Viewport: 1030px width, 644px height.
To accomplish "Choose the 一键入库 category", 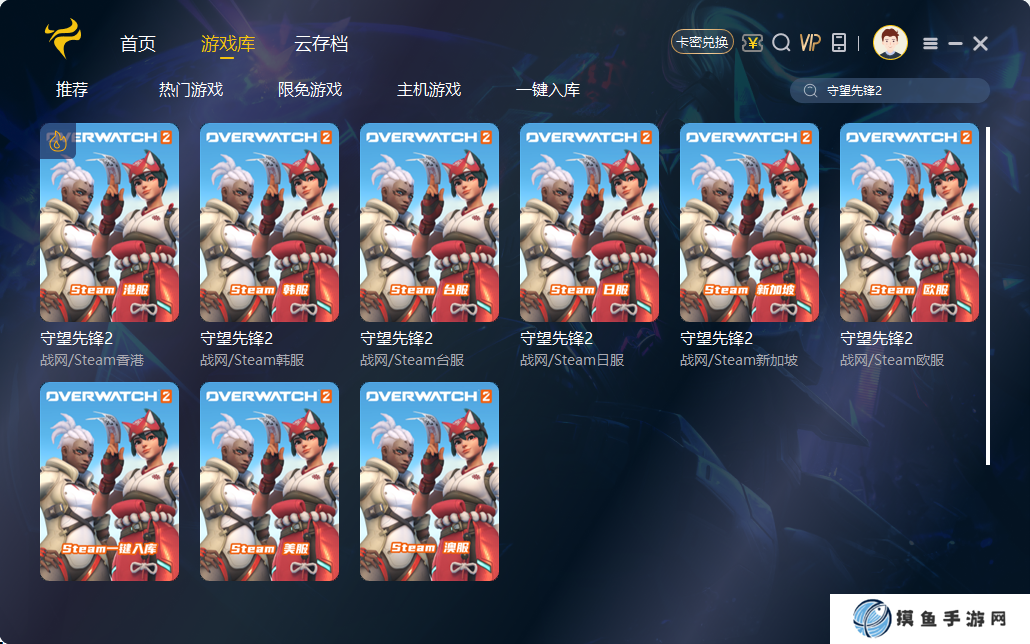I will (548, 90).
